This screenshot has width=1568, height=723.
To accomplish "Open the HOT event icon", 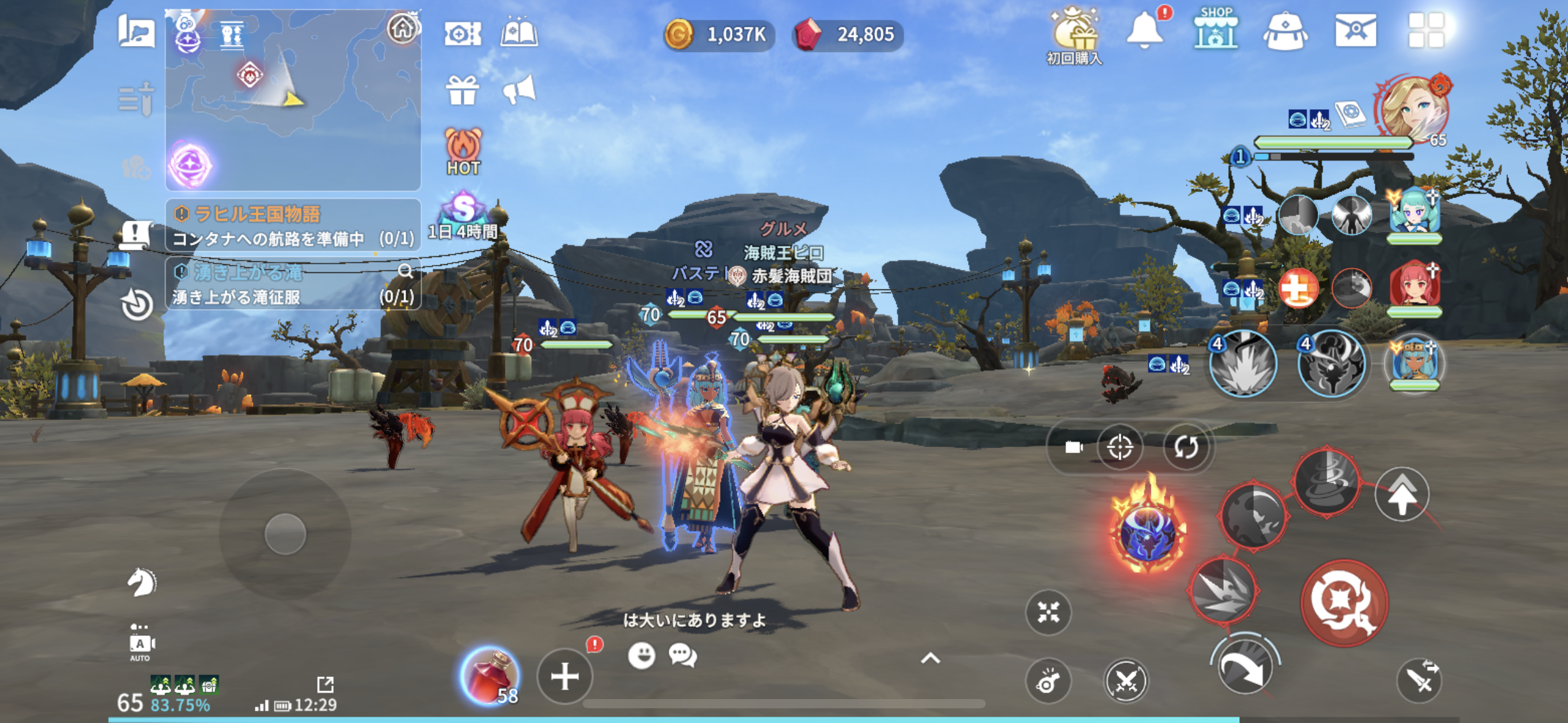I will pos(463,151).
